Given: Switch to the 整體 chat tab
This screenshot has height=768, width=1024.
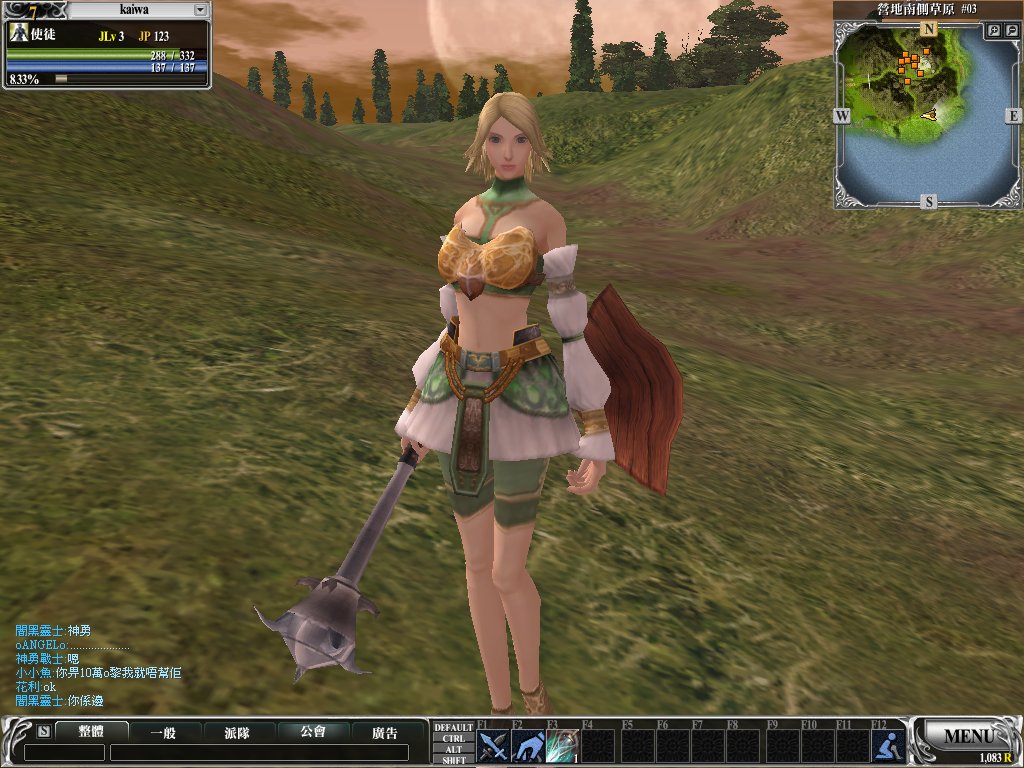Looking at the screenshot, I should coord(91,732).
